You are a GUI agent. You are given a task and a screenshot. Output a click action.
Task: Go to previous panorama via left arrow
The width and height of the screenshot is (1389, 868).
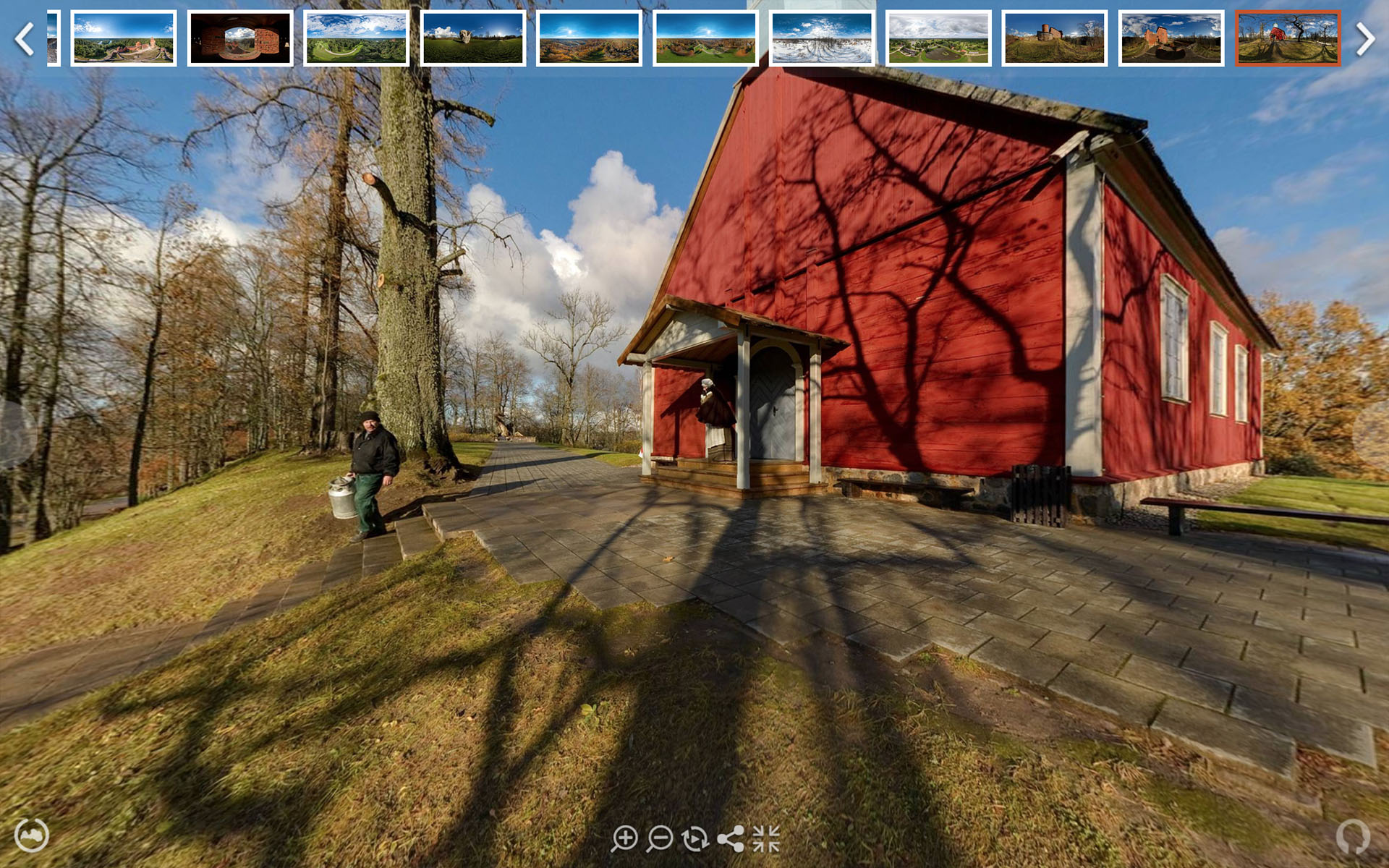coord(26,40)
